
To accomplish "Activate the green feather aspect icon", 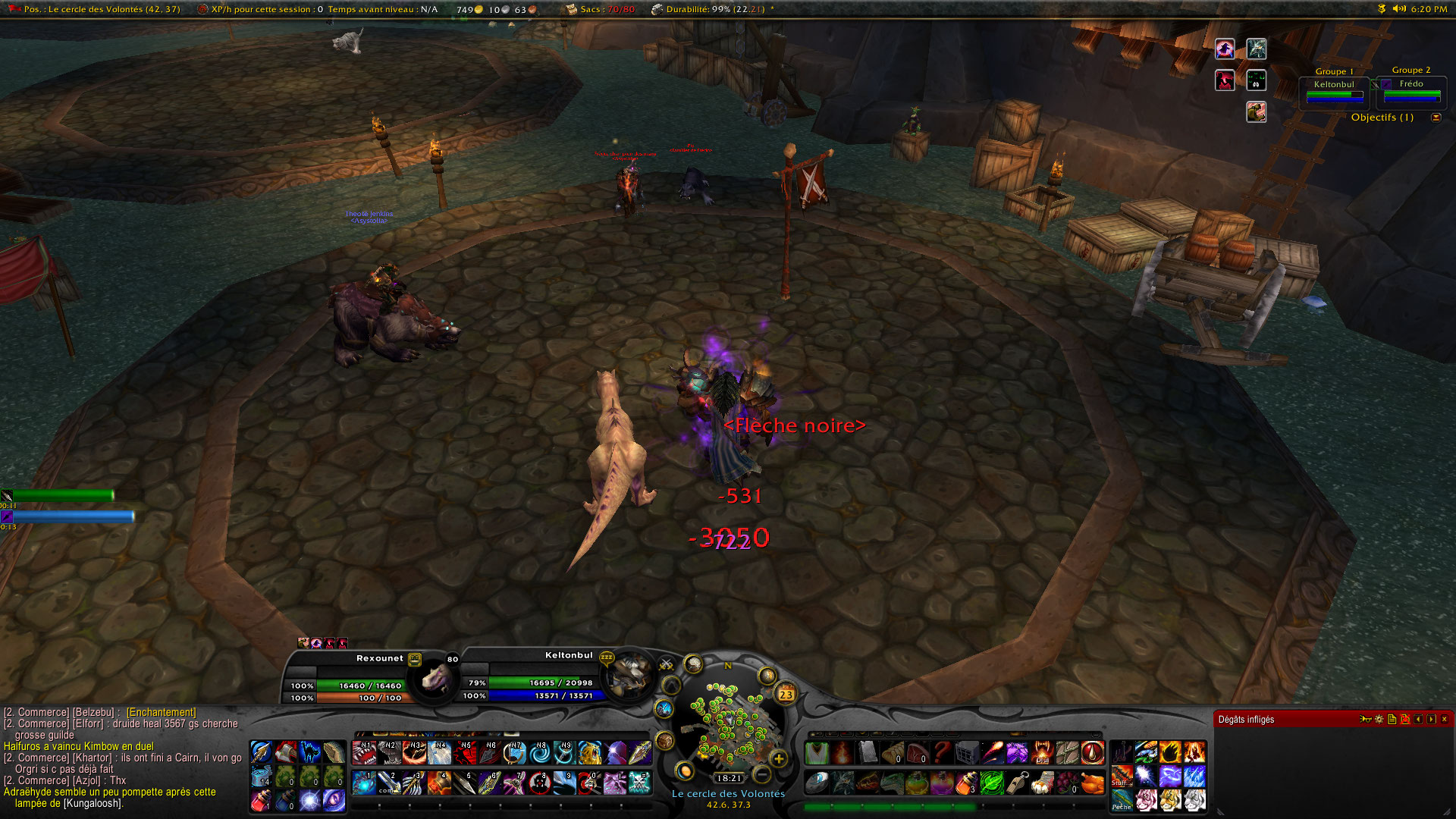I will tap(992, 782).
